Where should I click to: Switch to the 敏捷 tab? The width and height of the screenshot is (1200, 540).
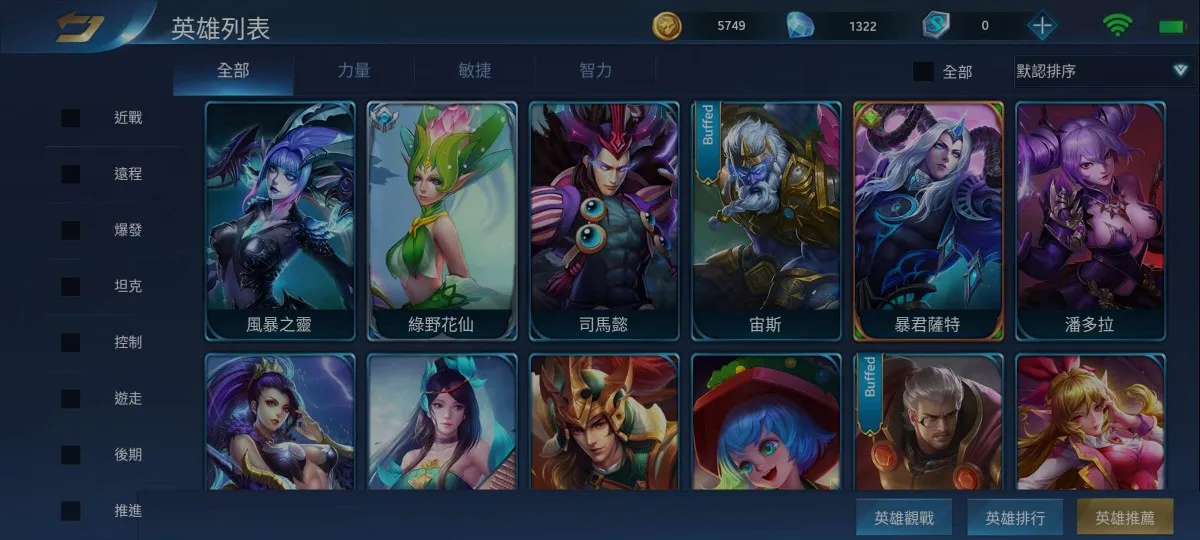(x=475, y=70)
